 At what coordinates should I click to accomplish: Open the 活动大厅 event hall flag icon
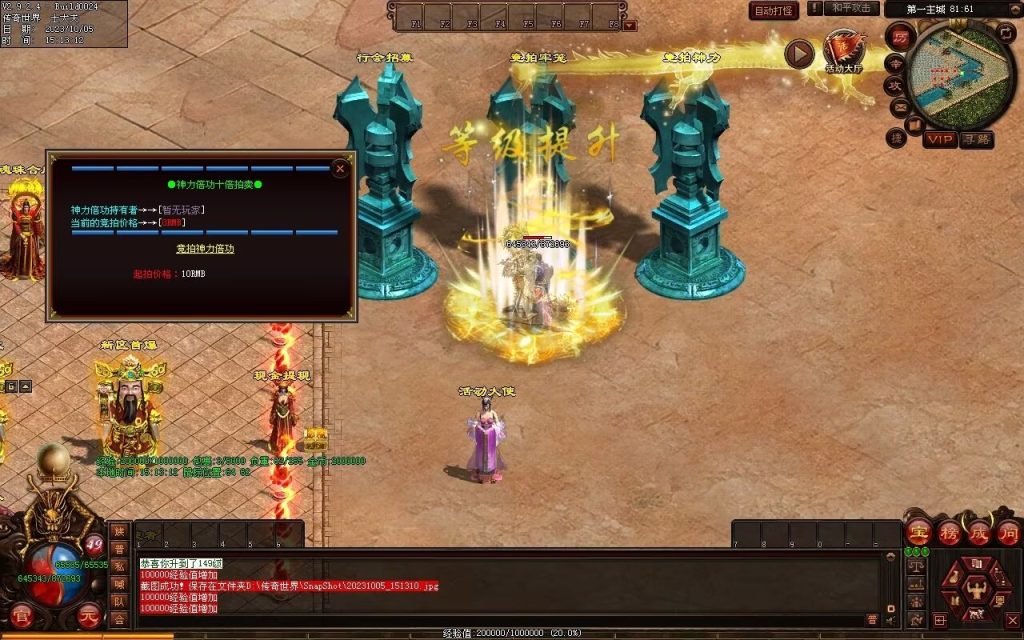coord(843,50)
